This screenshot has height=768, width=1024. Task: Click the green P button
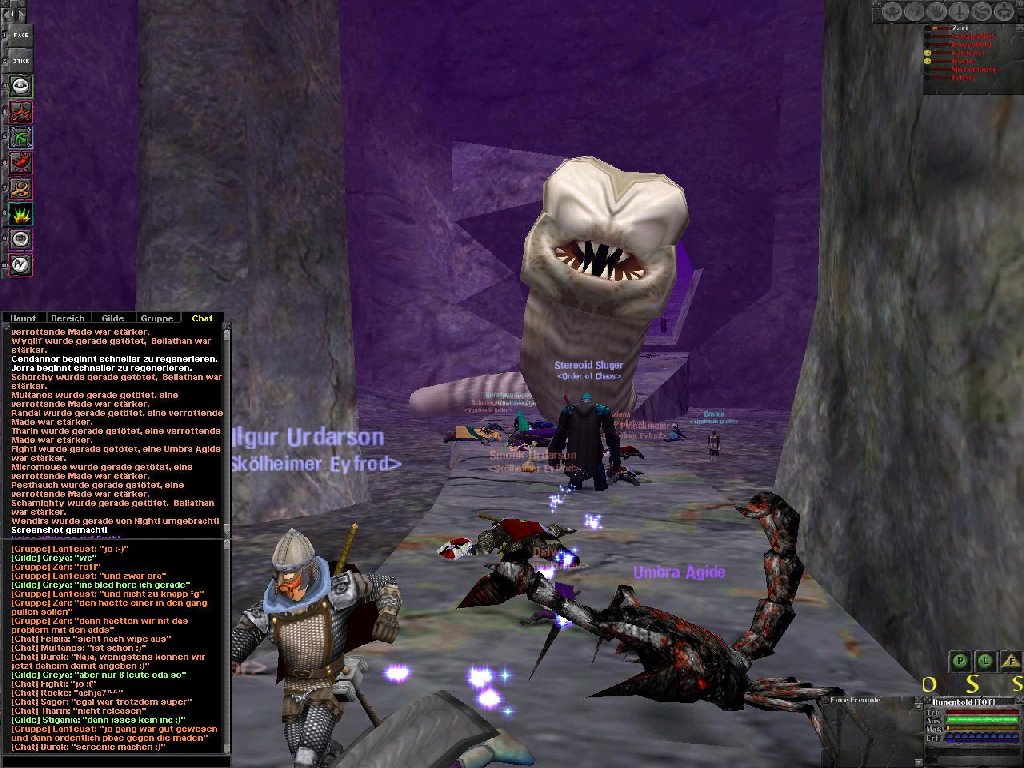tap(959, 660)
